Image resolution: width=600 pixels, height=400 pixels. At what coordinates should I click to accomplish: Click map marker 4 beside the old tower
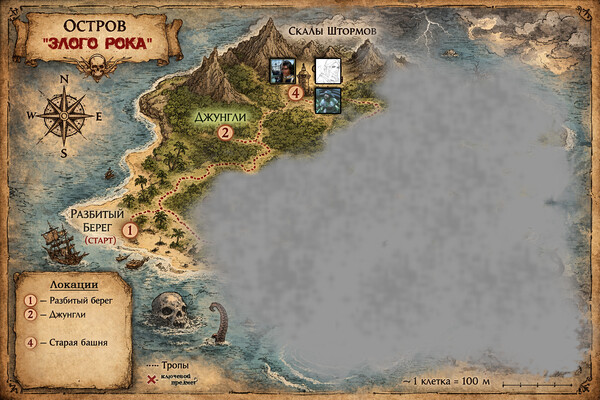click(295, 93)
